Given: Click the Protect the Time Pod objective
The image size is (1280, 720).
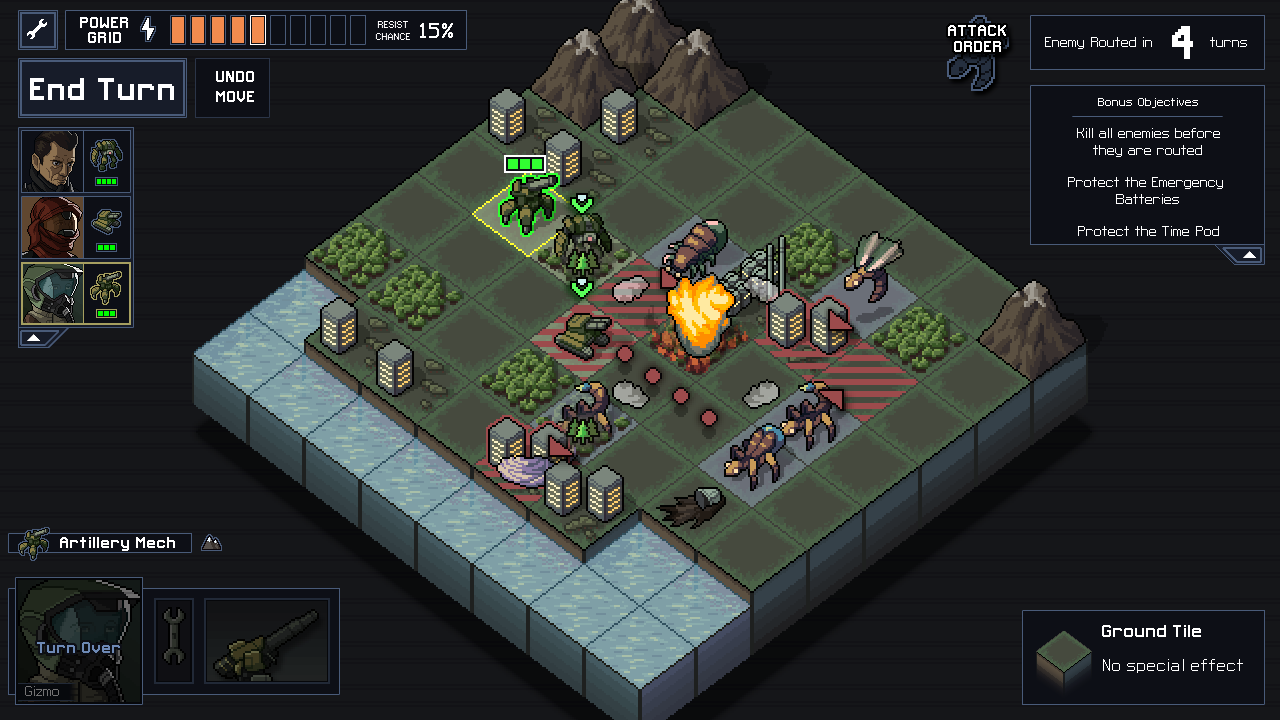Looking at the screenshot, I should pyautogui.click(x=1146, y=231).
